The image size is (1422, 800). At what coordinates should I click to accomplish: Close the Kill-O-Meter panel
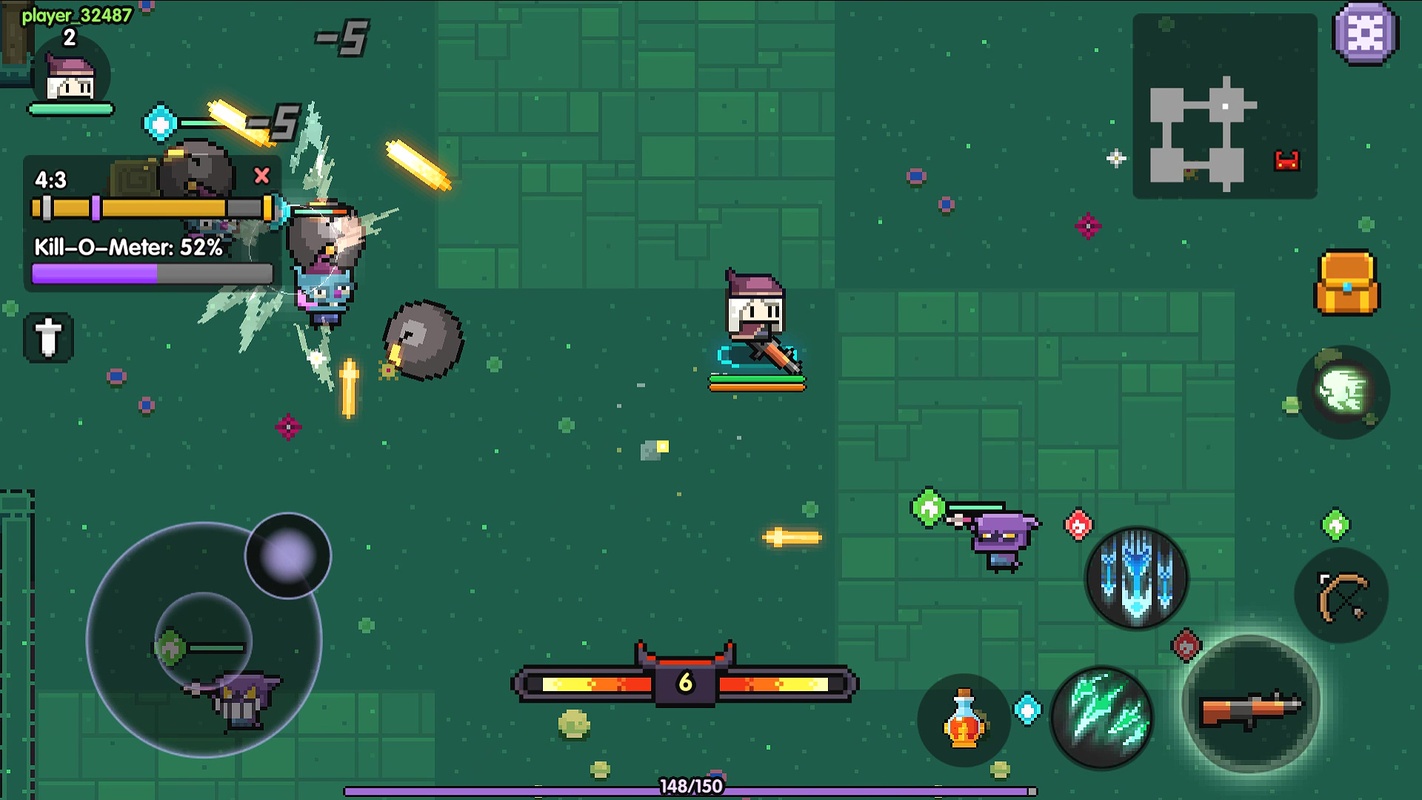point(262,176)
